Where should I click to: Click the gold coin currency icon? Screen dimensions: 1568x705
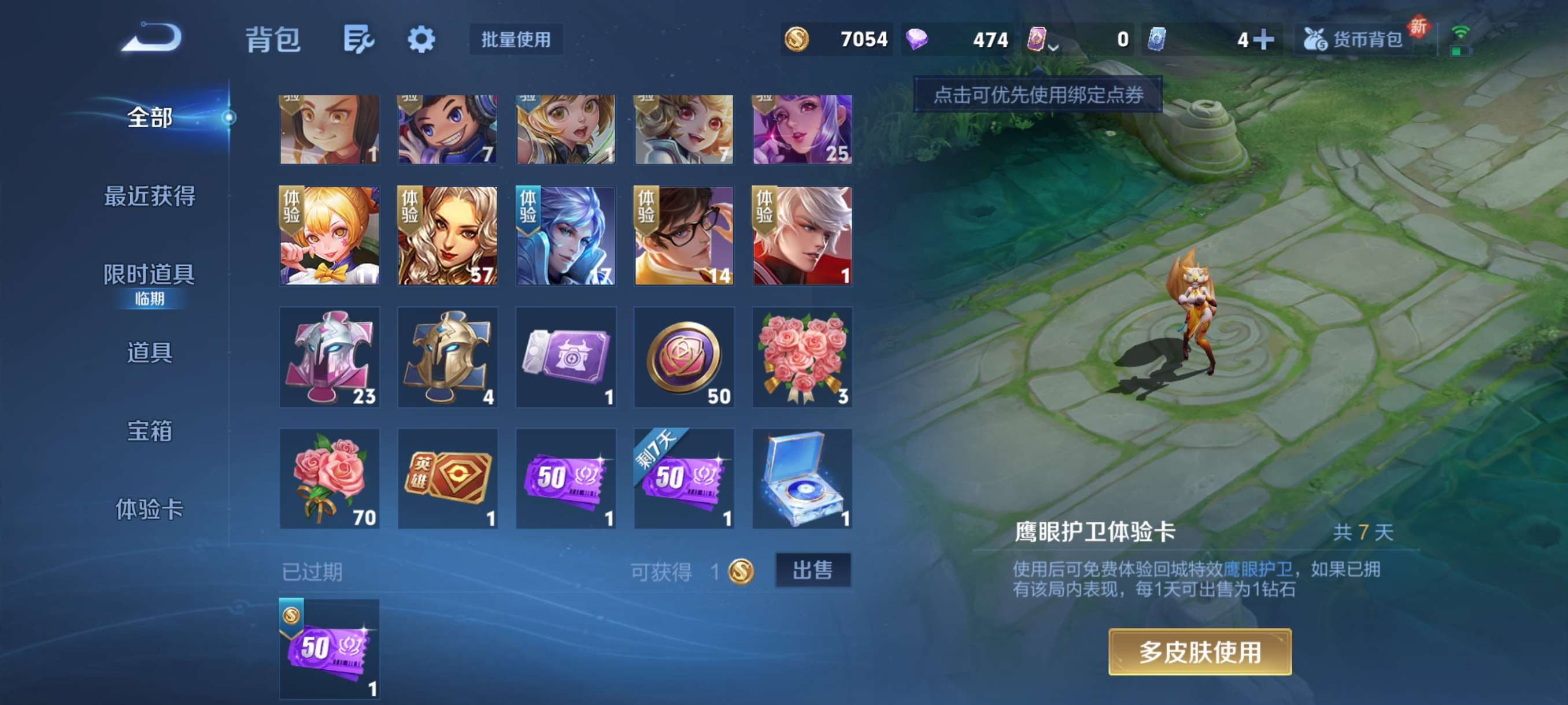pyautogui.click(x=798, y=38)
